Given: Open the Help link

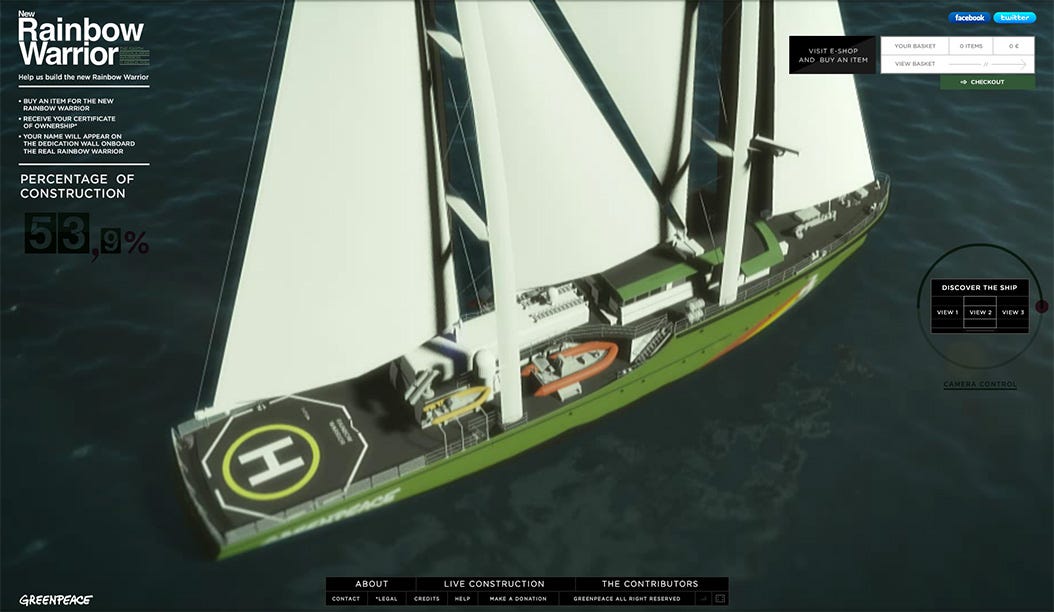Looking at the screenshot, I should (462, 599).
